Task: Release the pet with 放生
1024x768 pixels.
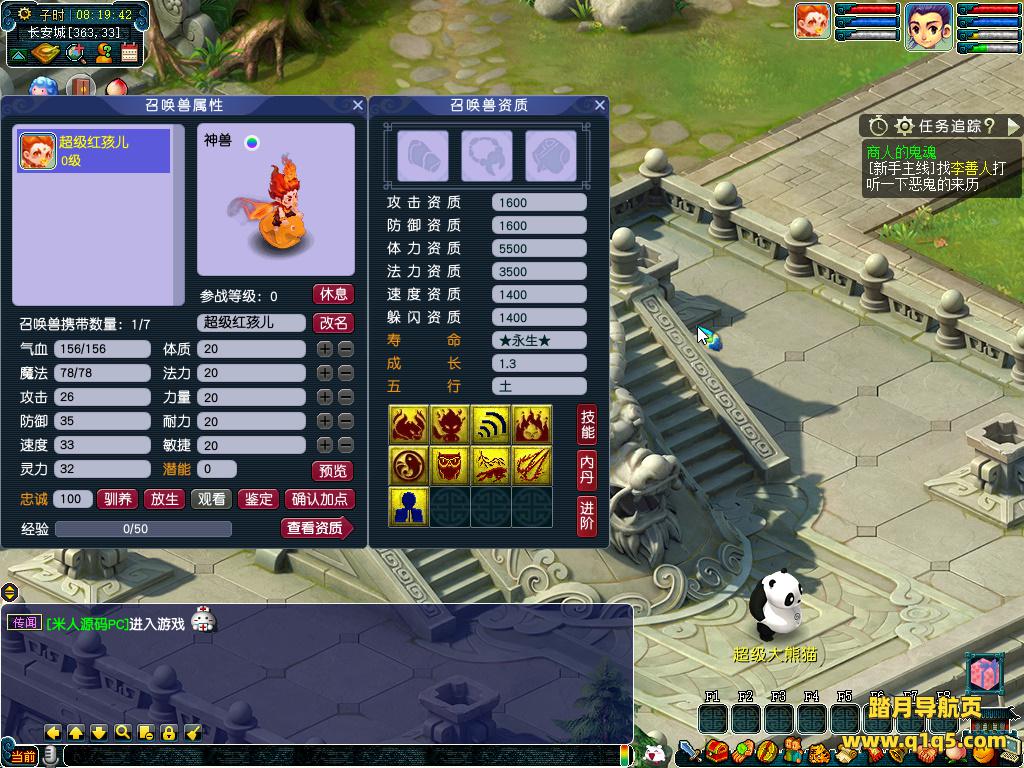Action: coord(164,499)
